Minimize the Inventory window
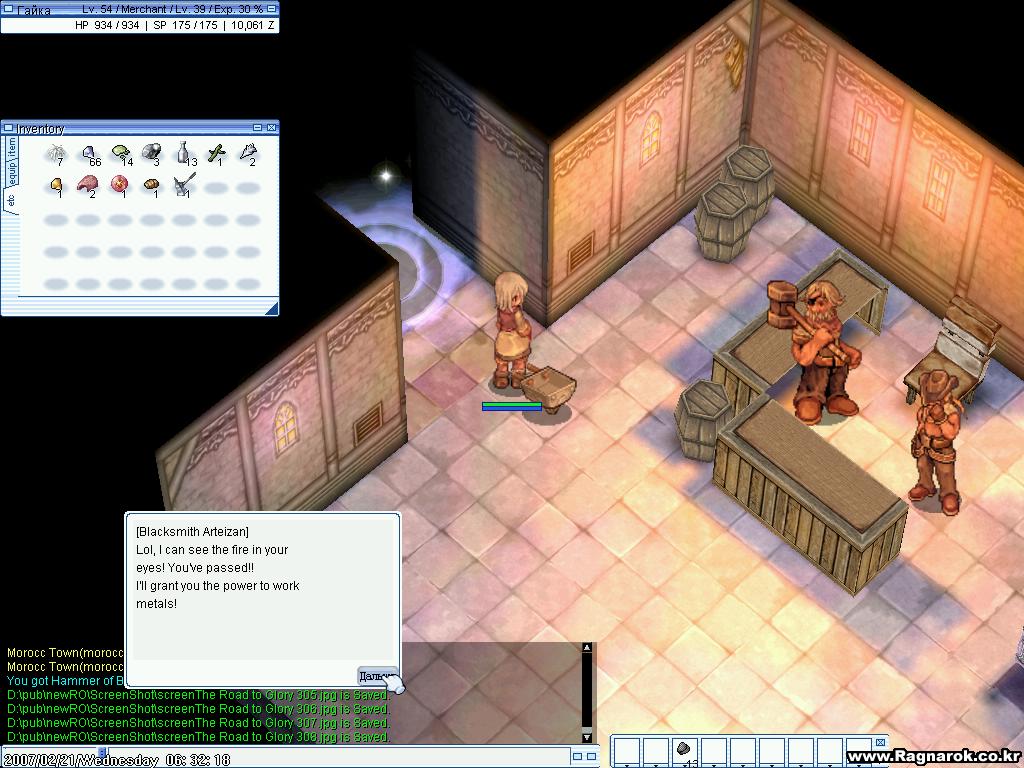The width and height of the screenshot is (1024, 768). [x=258, y=127]
